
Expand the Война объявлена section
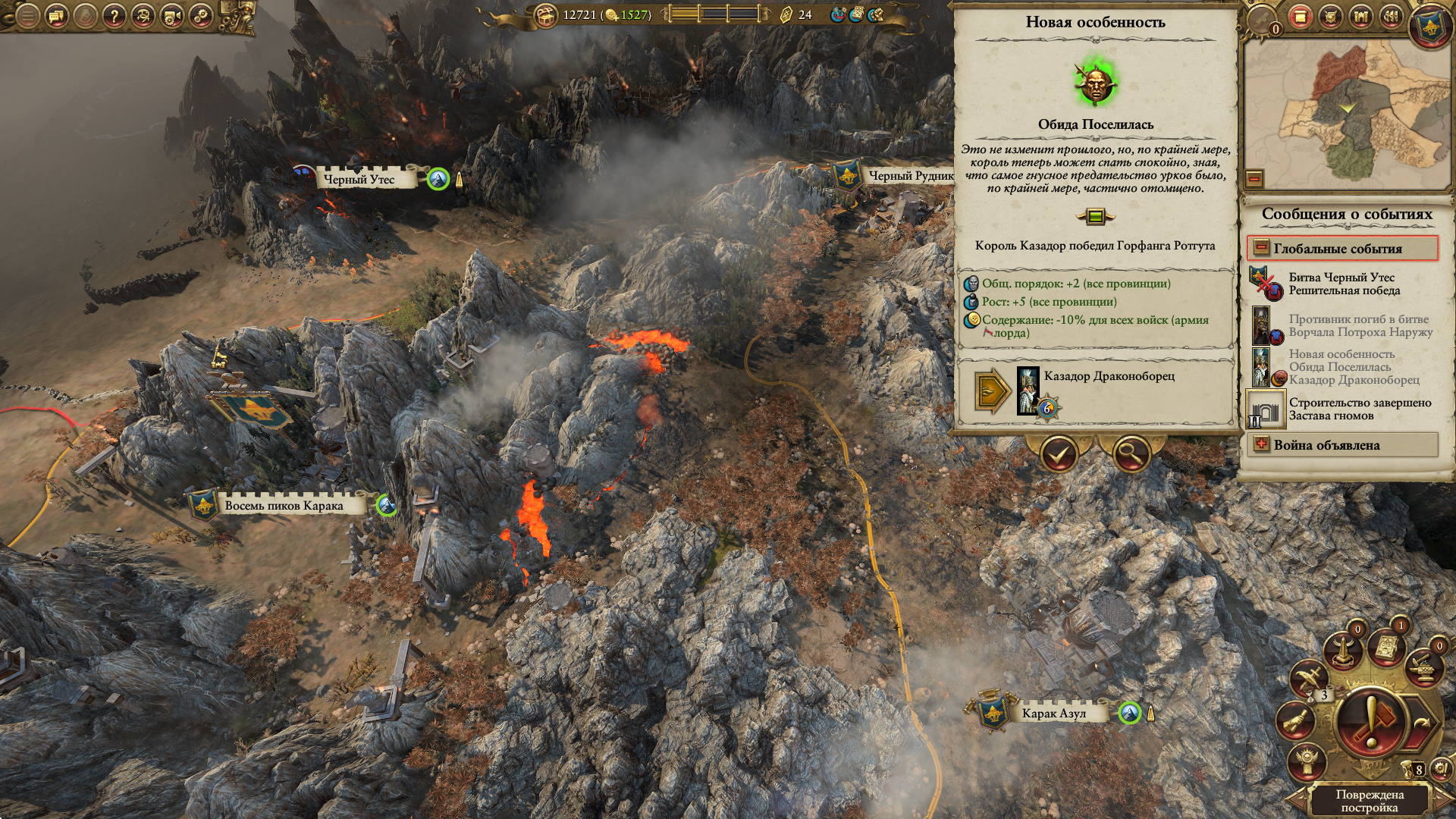[1261, 444]
